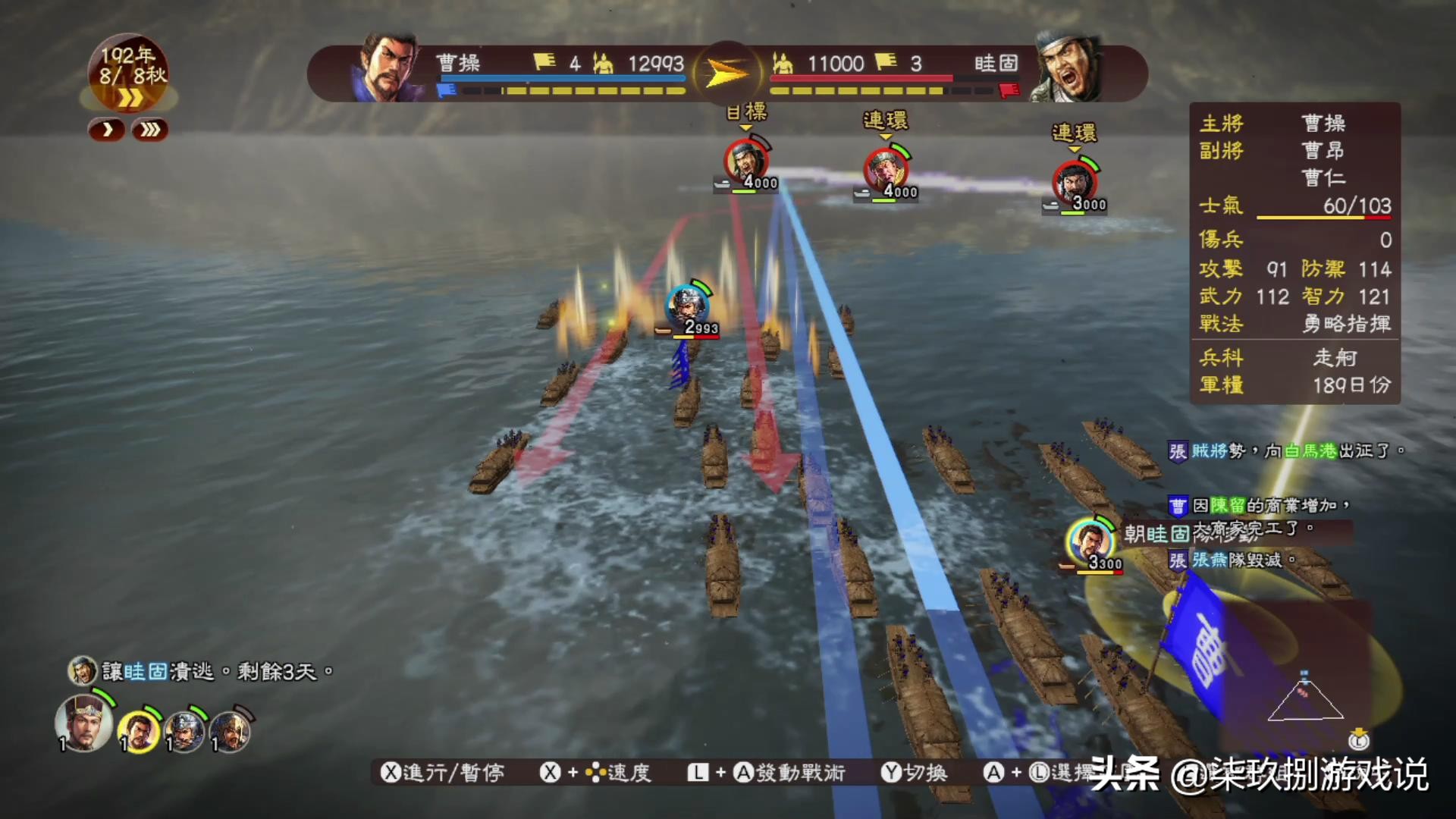Select the enemy unit marked 目標
The height and width of the screenshot is (819, 1456).
coord(747,161)
